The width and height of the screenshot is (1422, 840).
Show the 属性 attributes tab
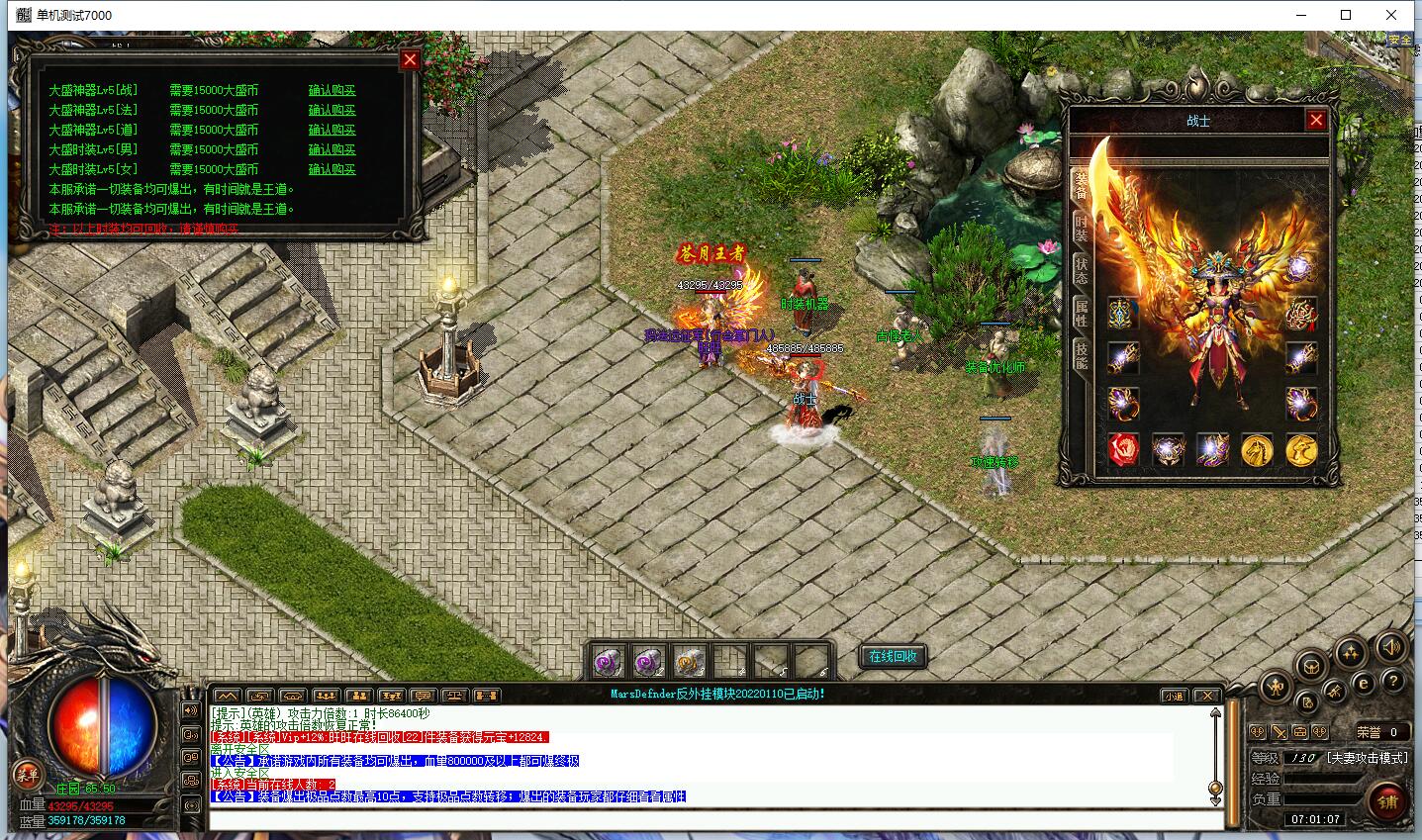(1081, 315)
